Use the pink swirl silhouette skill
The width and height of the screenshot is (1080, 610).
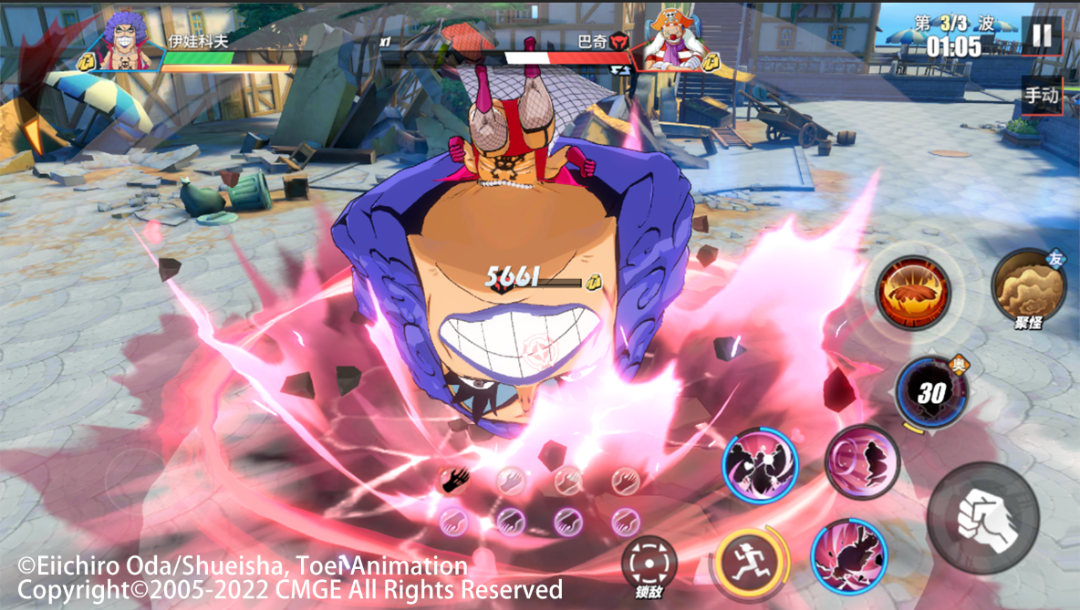(862, 462)
